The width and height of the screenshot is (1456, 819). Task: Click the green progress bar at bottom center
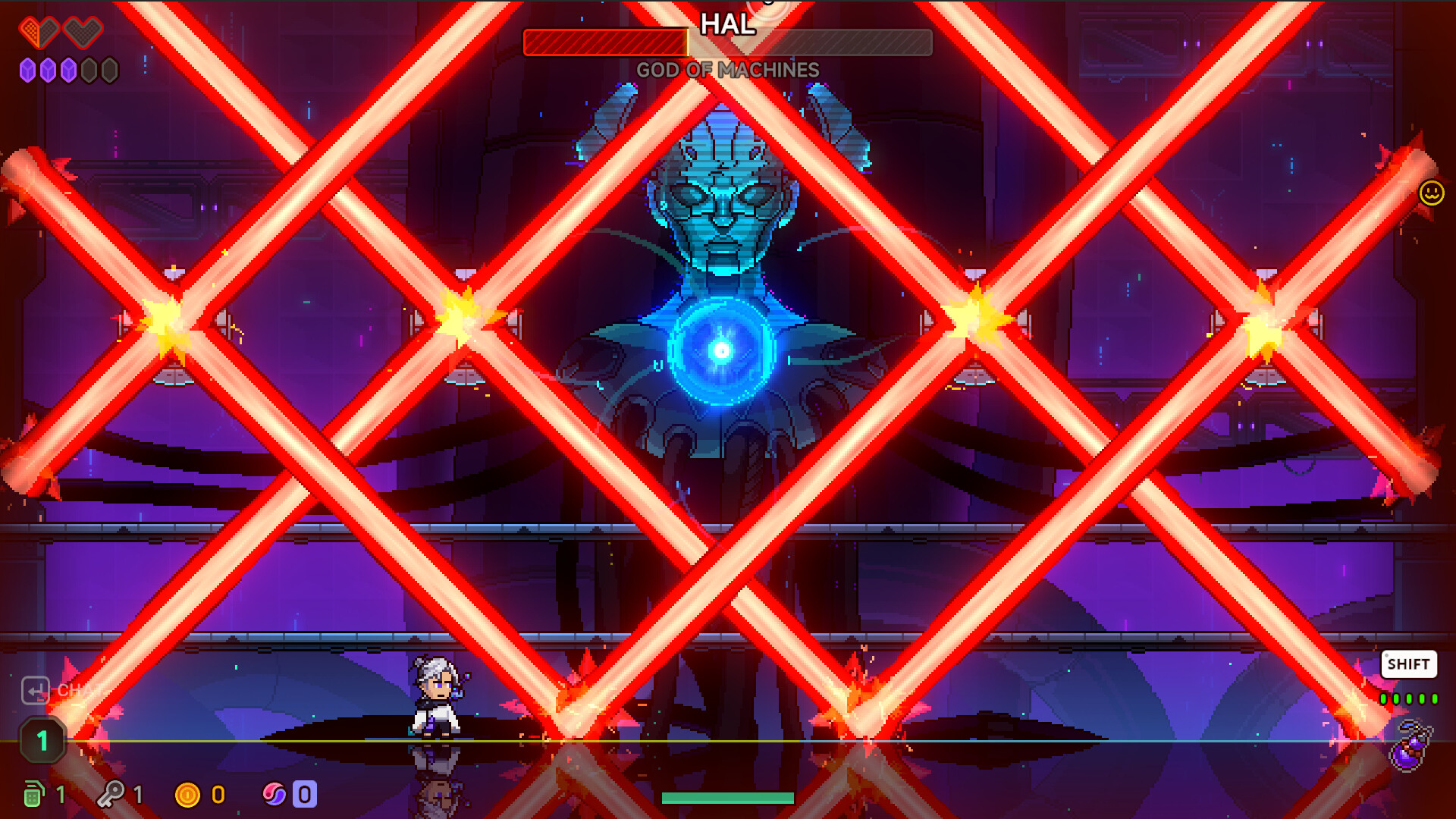tap(727, 797)
